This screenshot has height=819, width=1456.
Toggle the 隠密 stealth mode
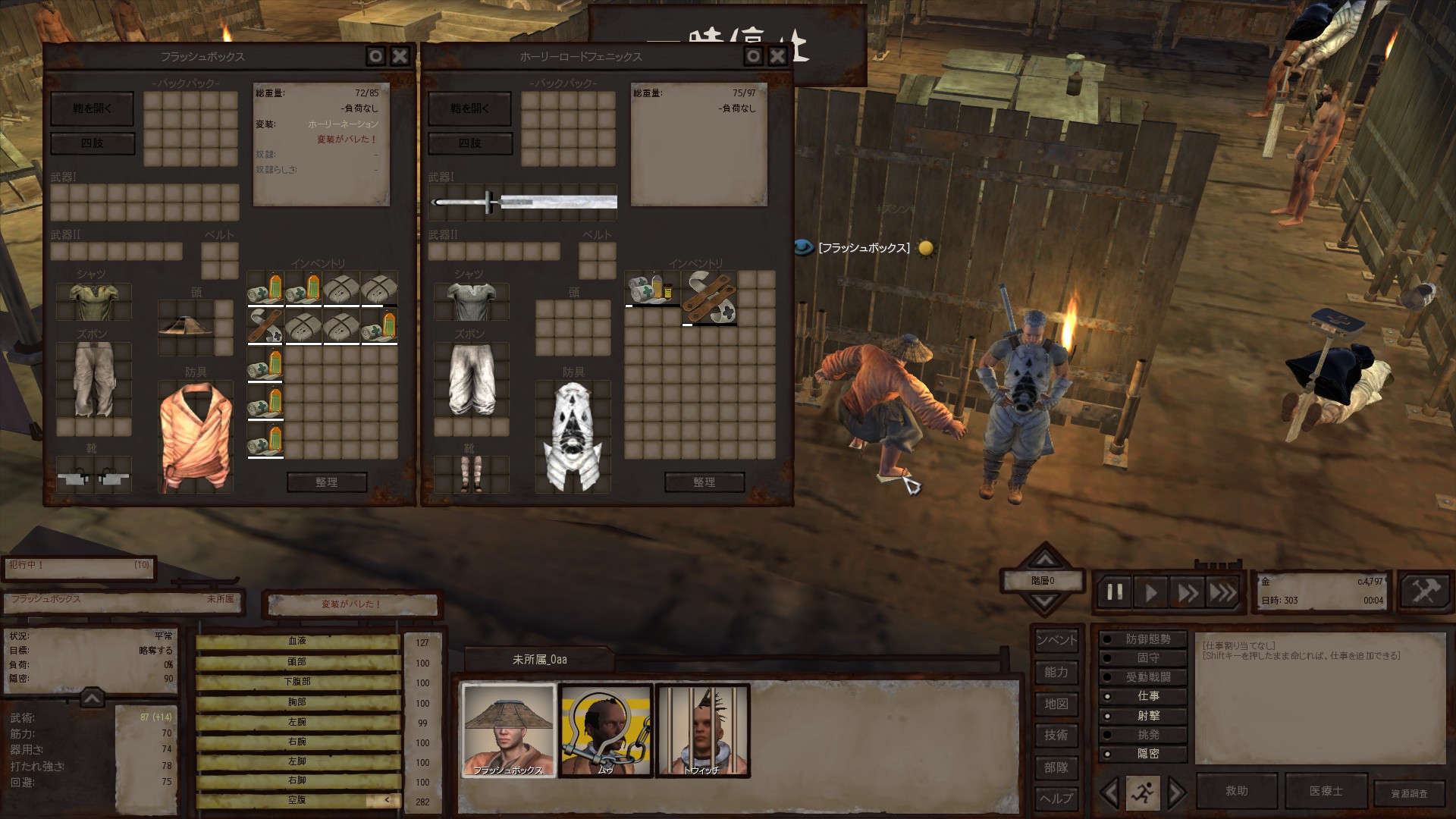point(1147,754)
